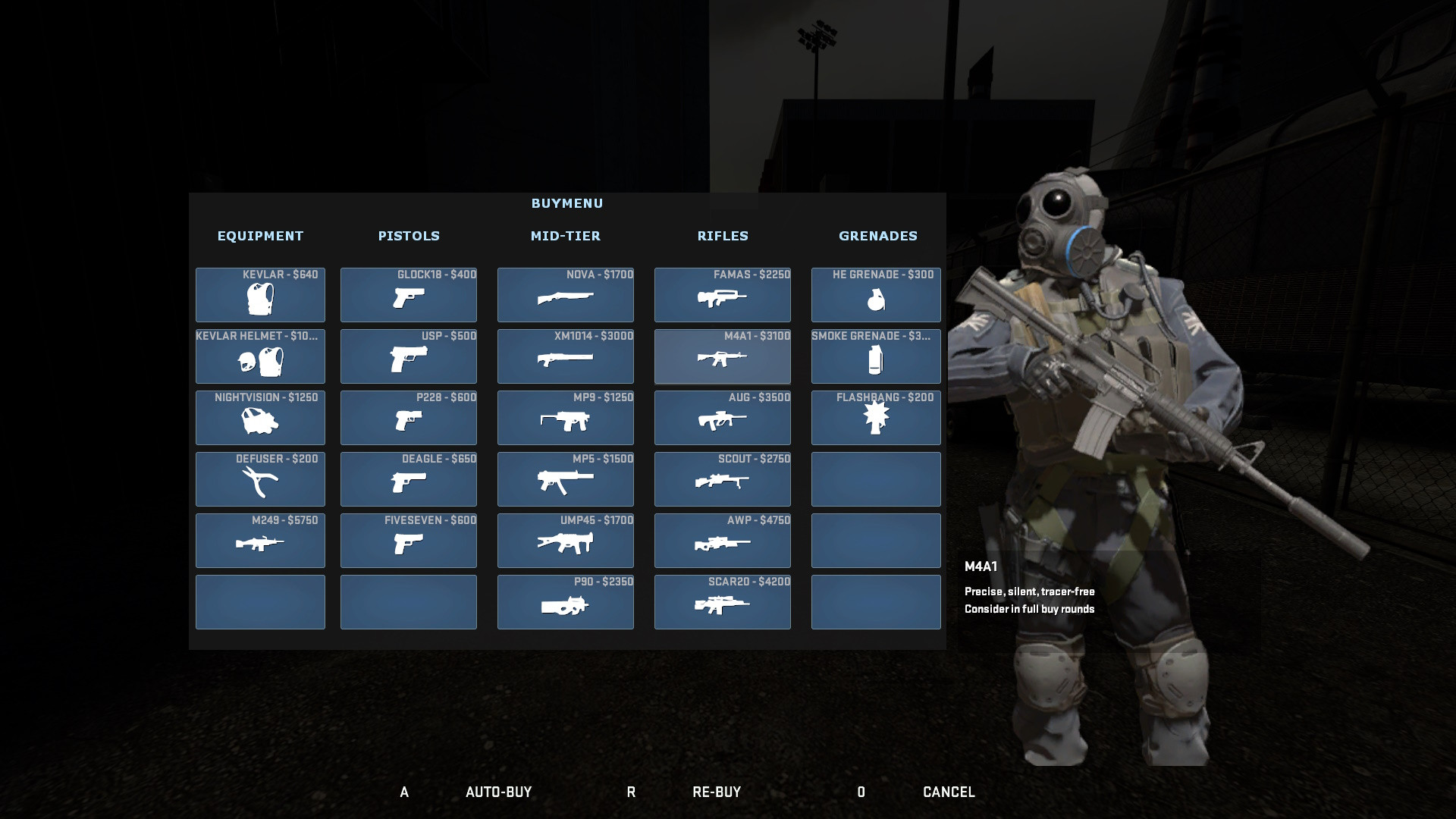Purchase the P90
This screenshot has width=1456, height=819.
(x=566, y=602)
